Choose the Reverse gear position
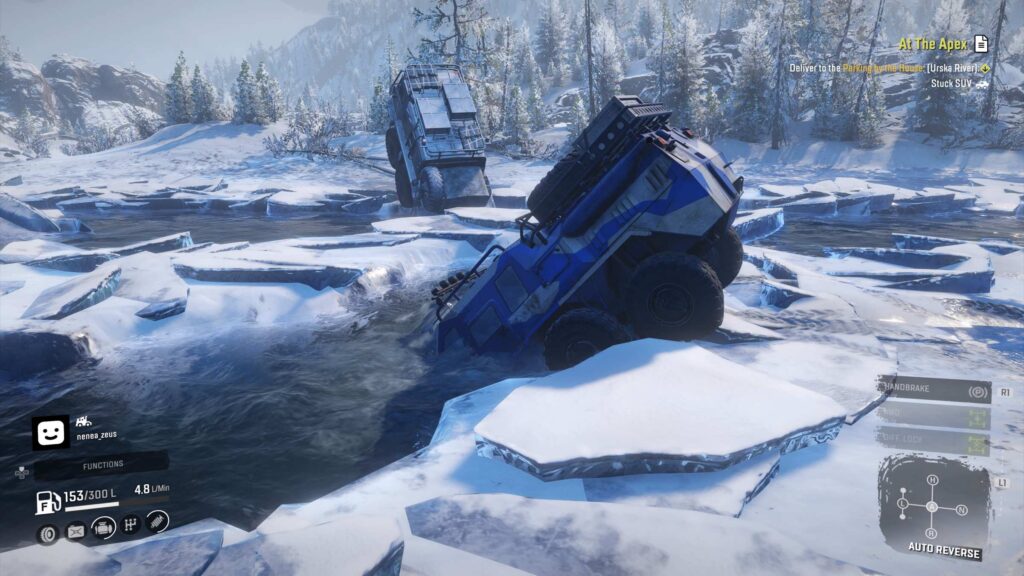 tap(932, 531)
